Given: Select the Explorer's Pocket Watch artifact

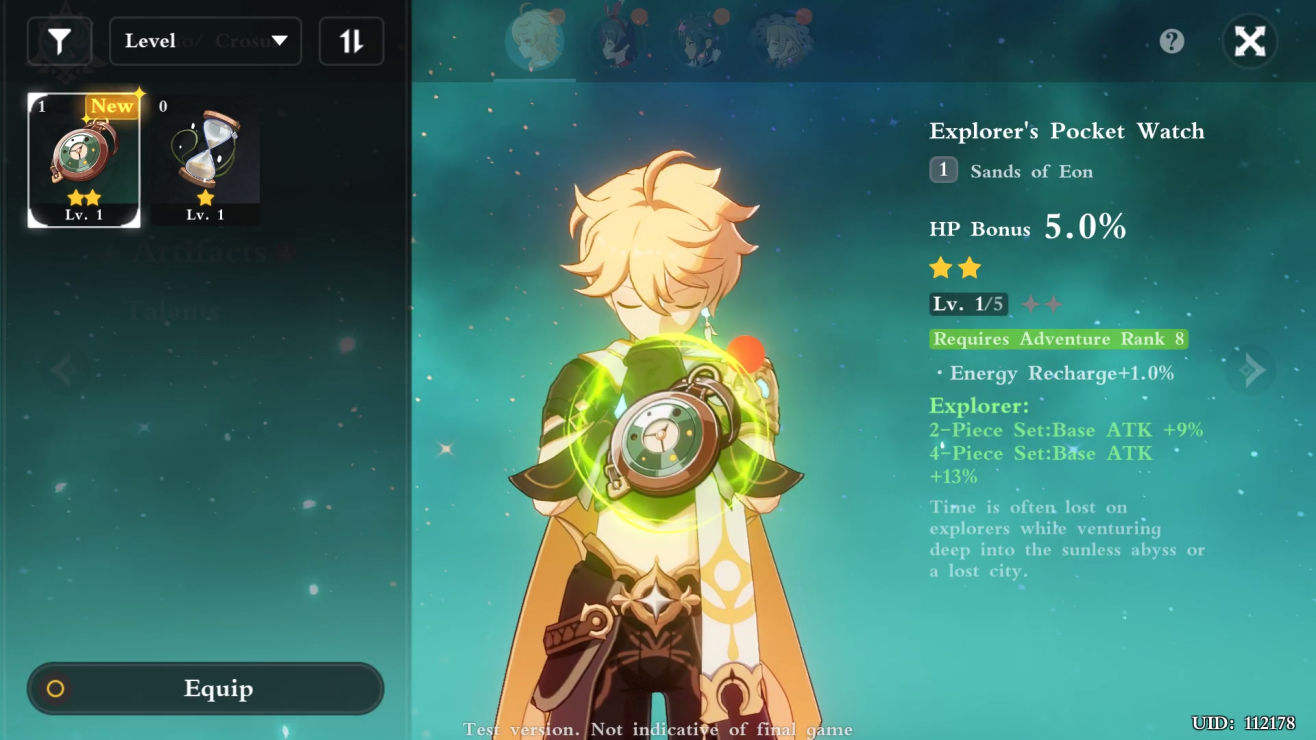Looking at the screenshot, I should pyautogui.click(x=84, y=160).
